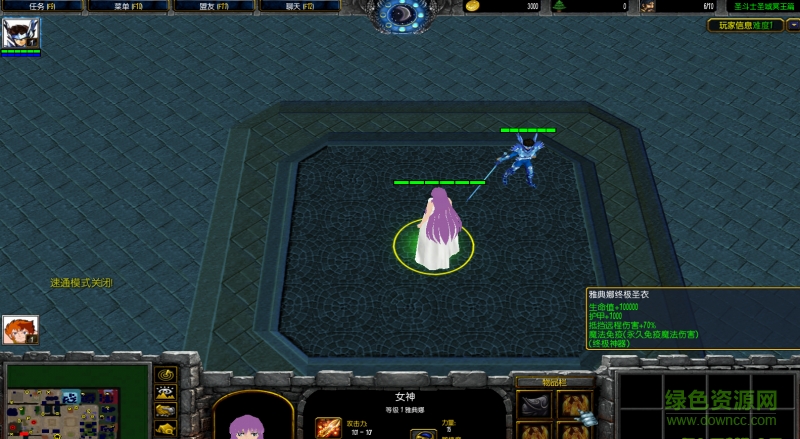Toggle the minimap terrain eye button

[165, 392]
